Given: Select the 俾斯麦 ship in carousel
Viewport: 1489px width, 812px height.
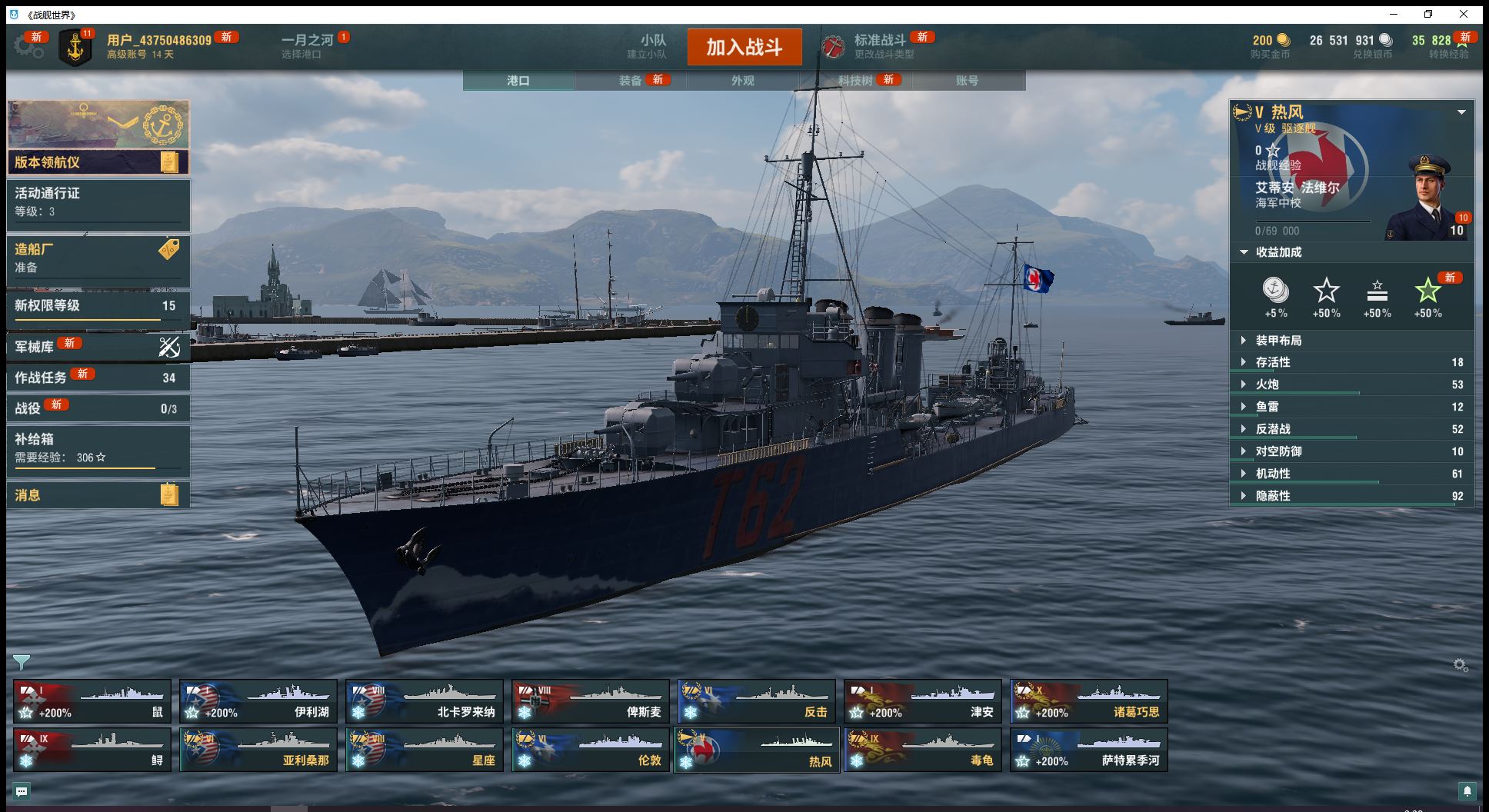Looking at the screenshot, I should (x=591, y=701).
